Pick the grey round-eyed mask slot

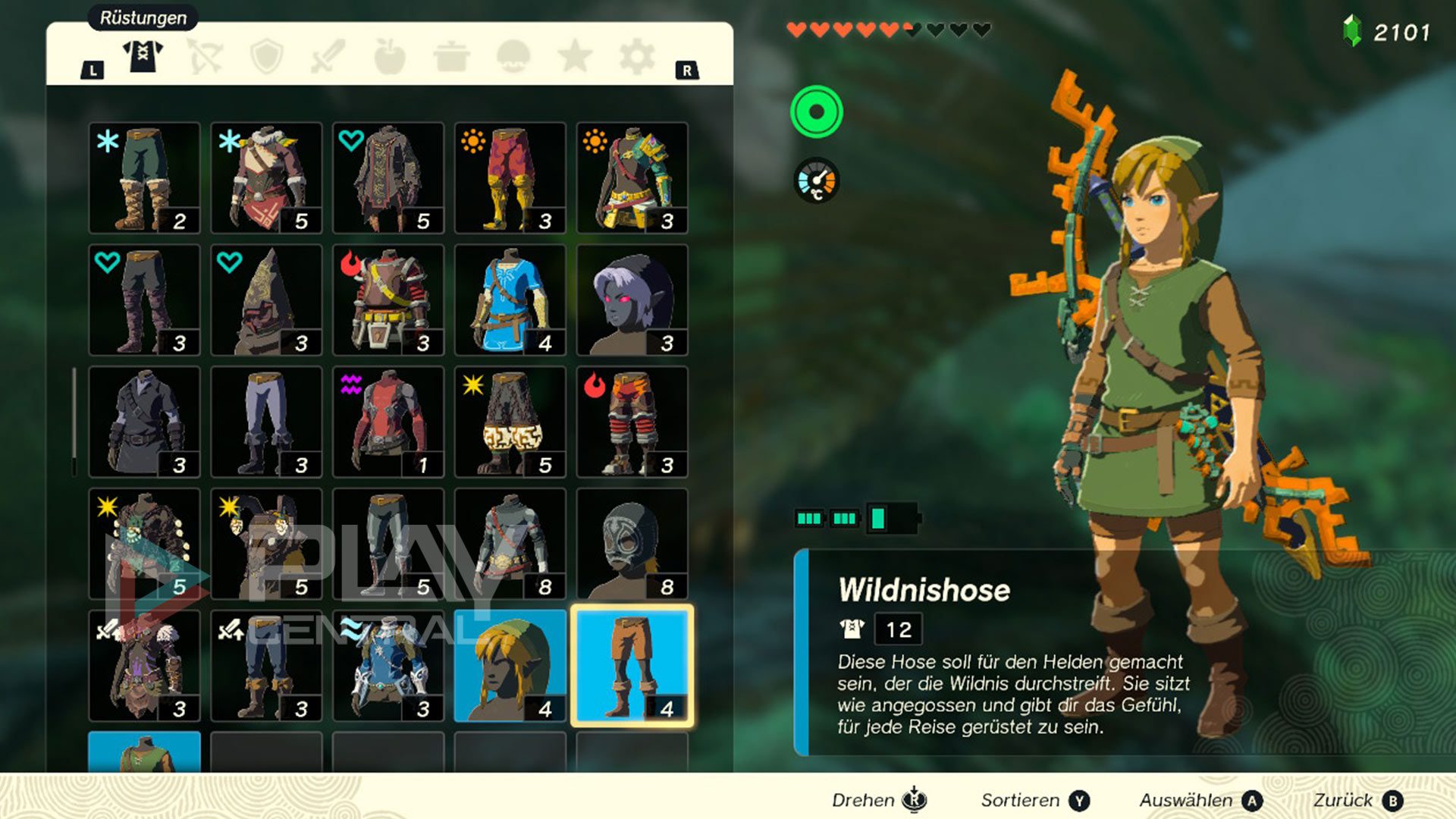[632, 544]
